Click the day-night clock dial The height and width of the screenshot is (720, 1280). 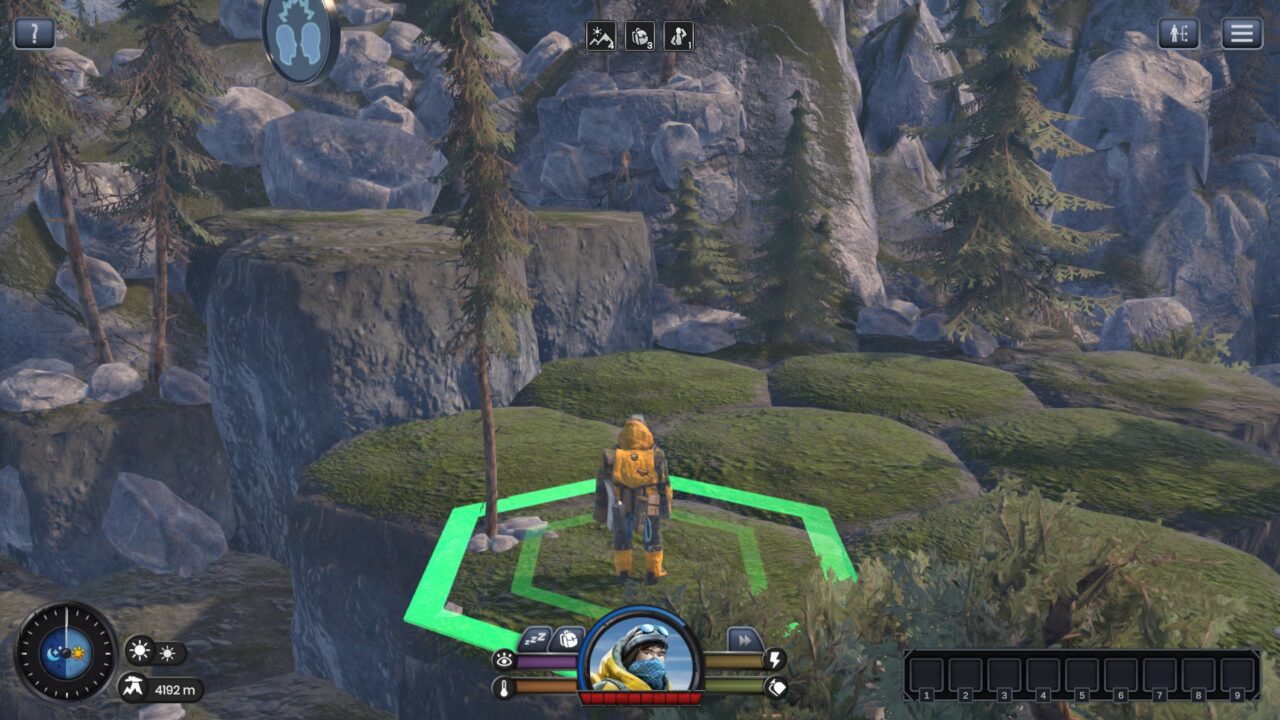66,652
